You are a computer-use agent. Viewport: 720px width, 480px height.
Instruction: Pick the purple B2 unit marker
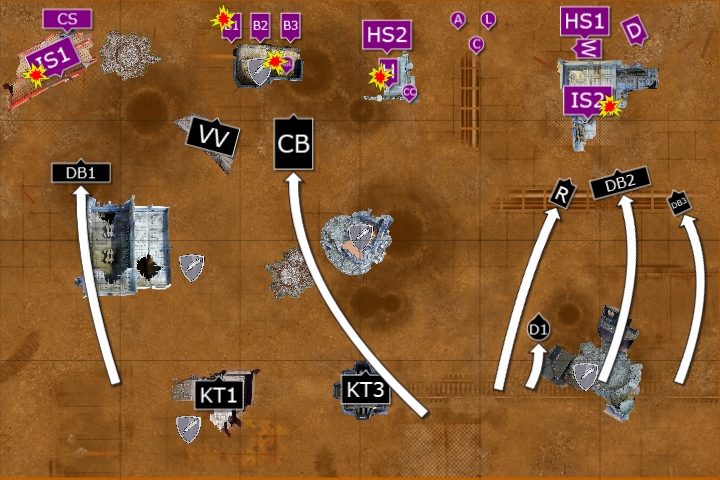260,25
